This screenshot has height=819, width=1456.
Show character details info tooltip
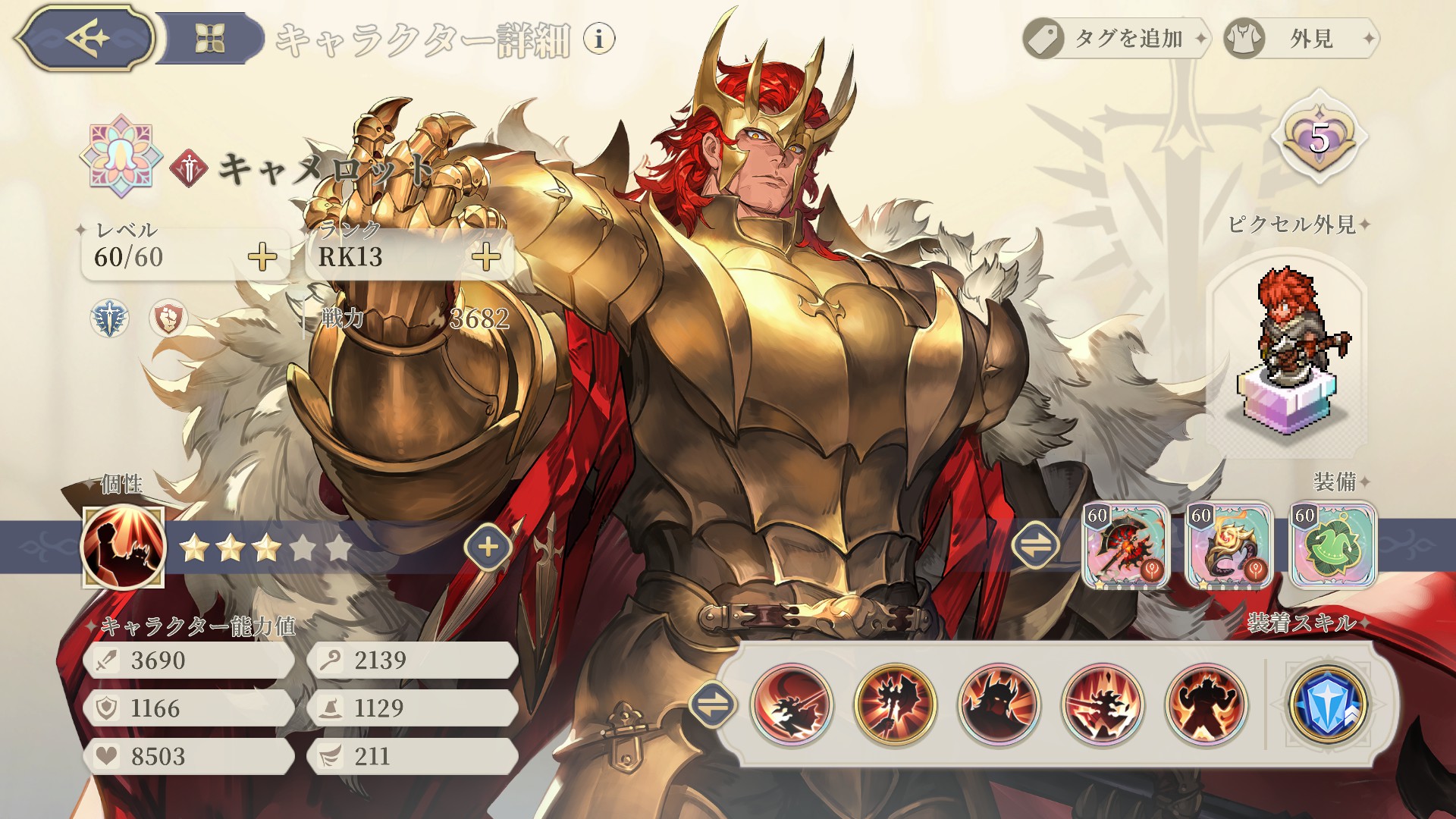599,38
